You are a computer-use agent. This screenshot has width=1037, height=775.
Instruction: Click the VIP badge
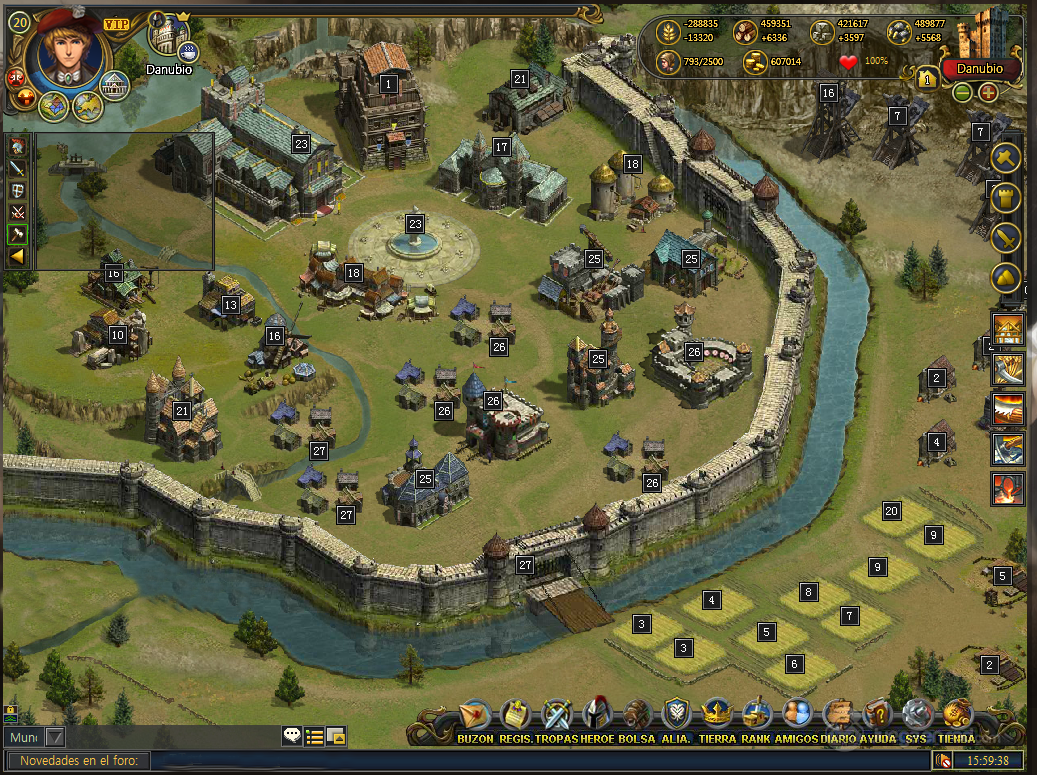click(x=116, y=22)
